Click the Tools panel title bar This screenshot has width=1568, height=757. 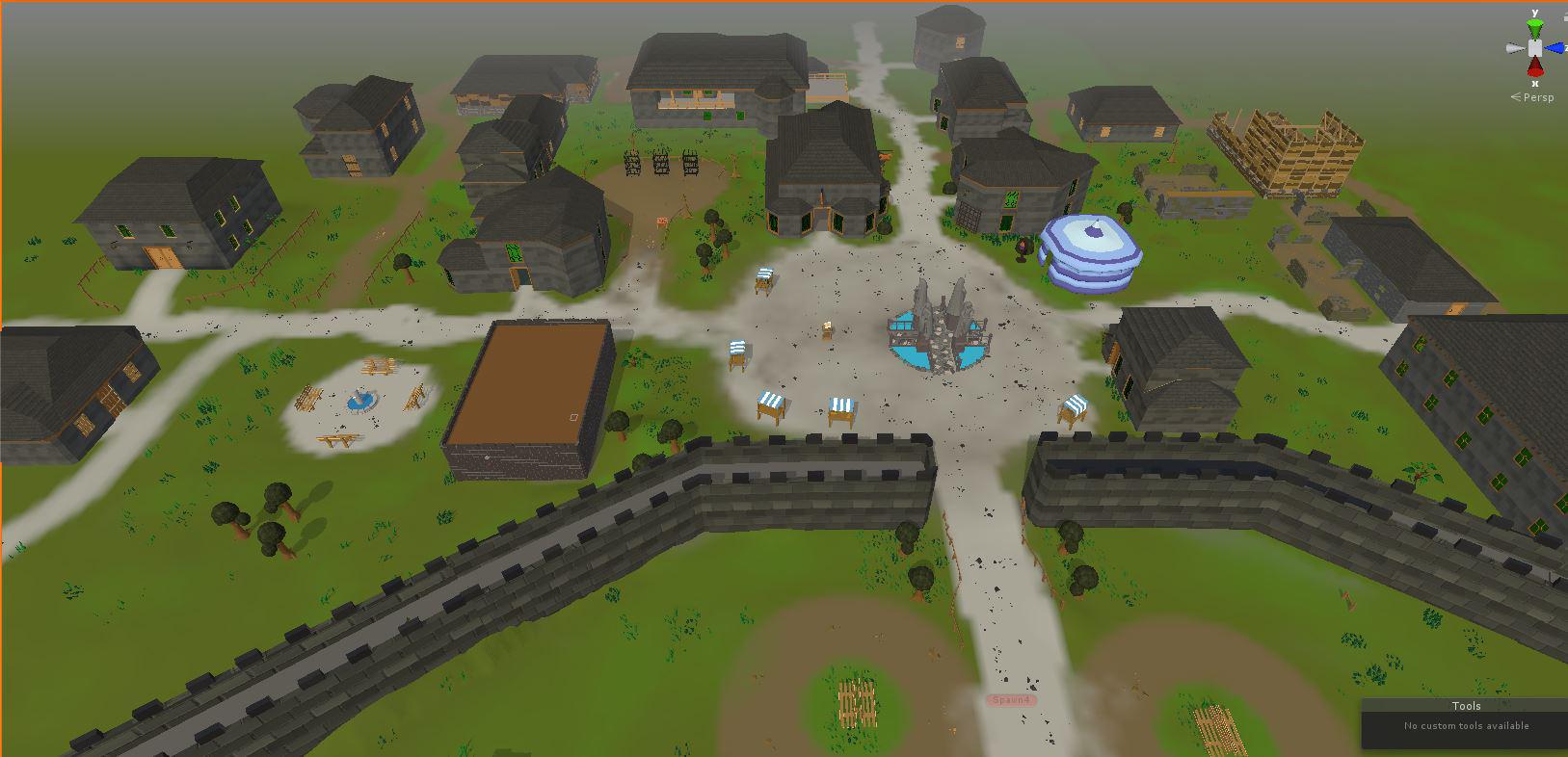[1466, 706]
